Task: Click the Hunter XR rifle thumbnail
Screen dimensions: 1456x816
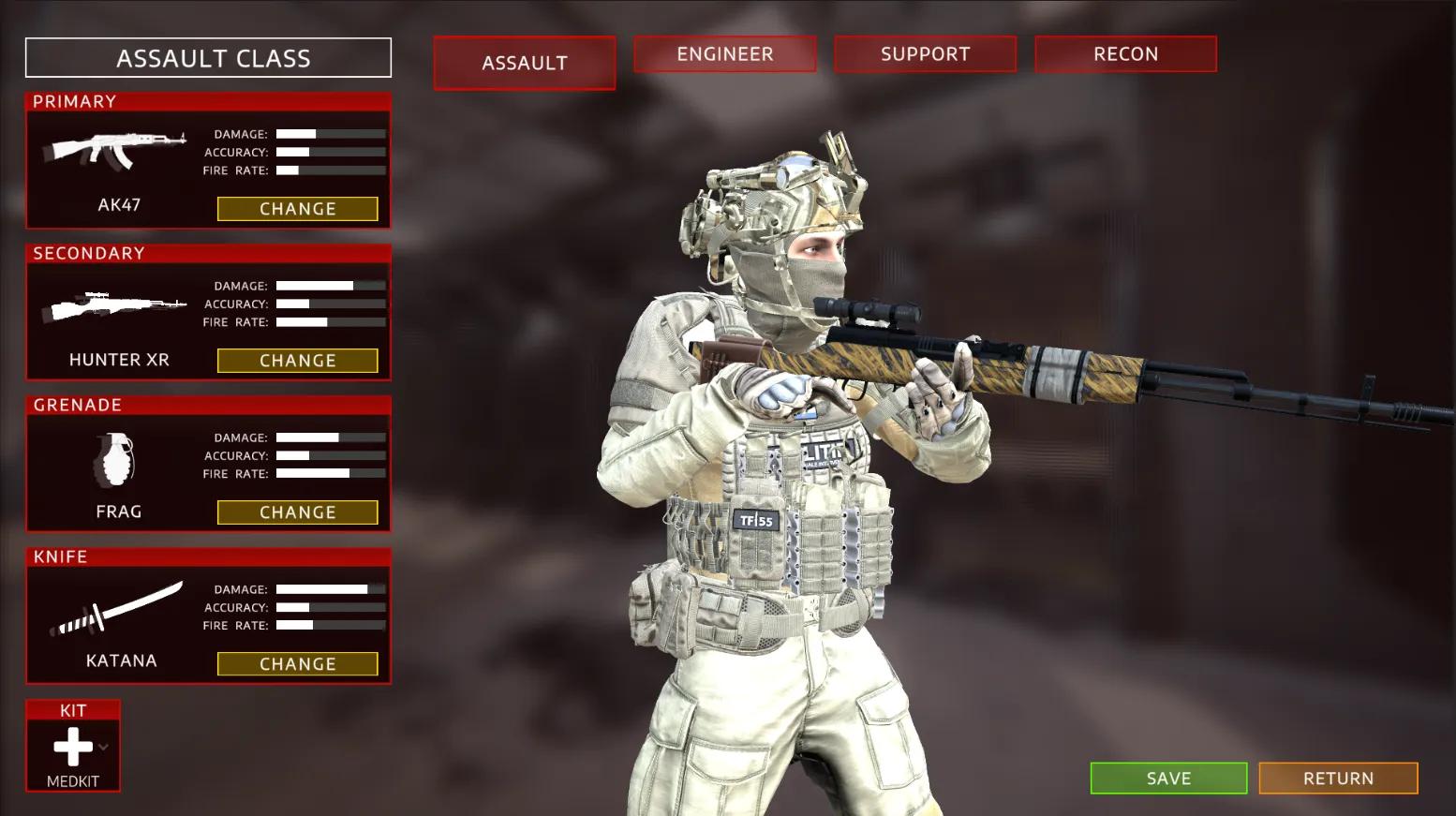Action: [x=117, y=304]
